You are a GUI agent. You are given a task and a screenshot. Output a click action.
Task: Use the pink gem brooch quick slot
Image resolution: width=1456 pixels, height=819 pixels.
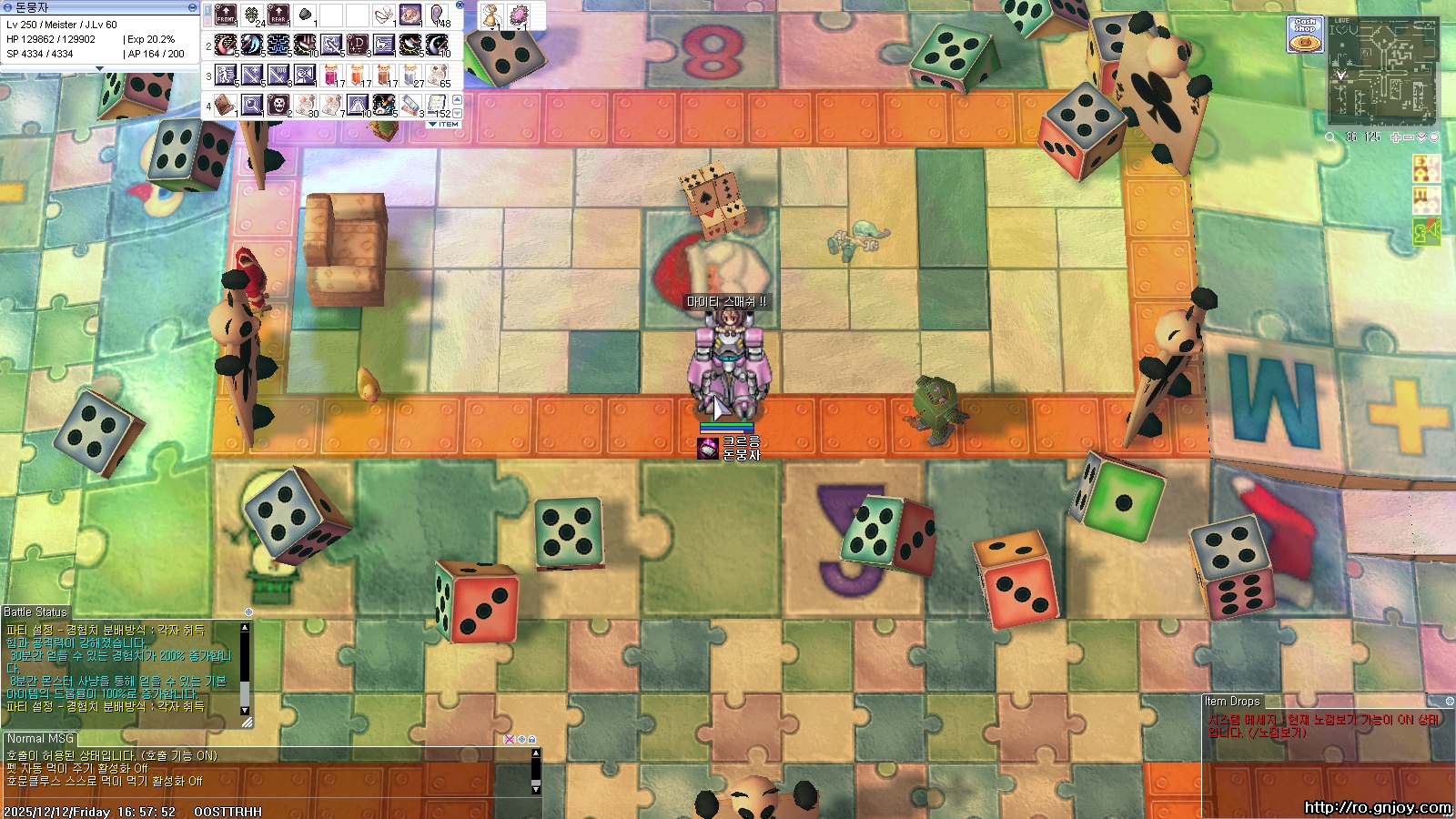tap(519, 15)
